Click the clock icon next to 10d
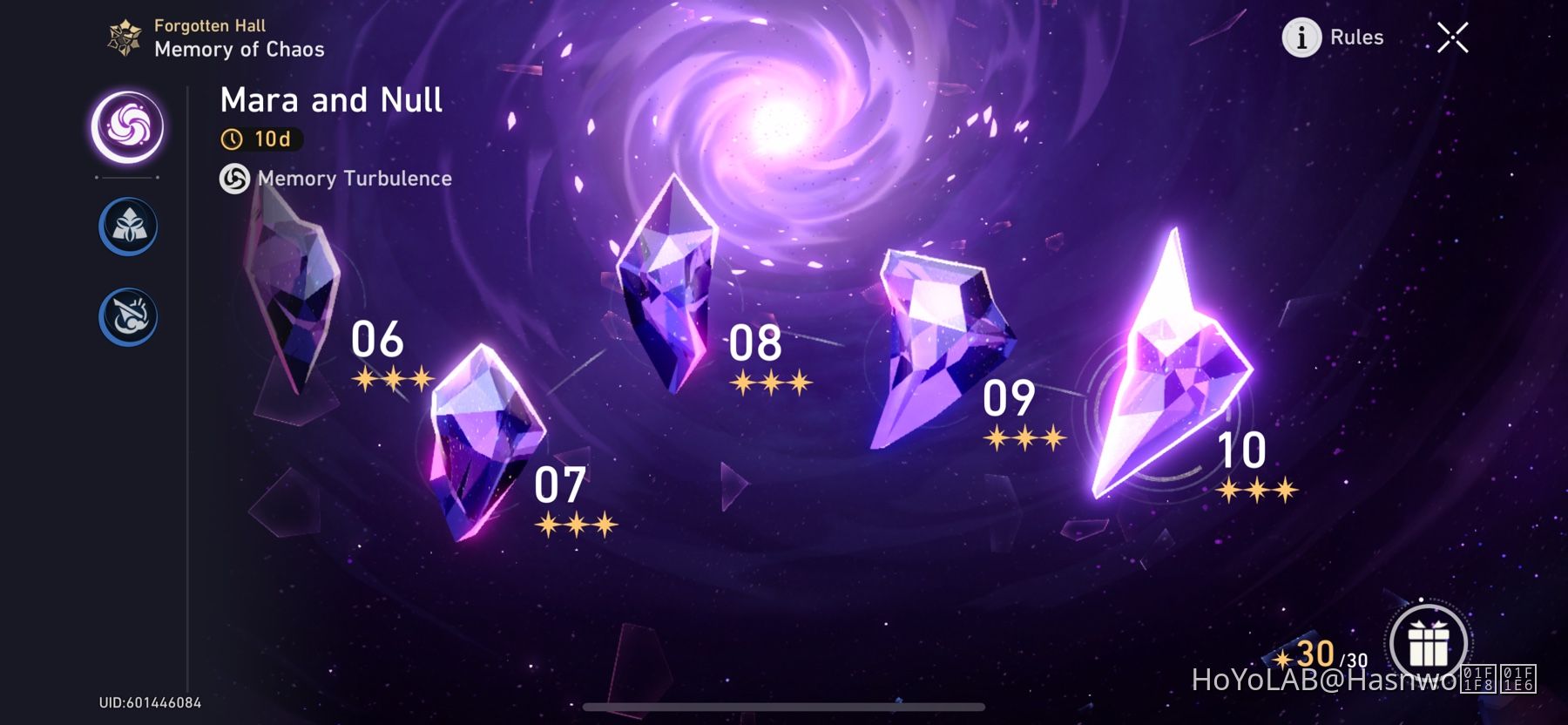The width and height of the screenshot is (1568, 725). (233, 138)
